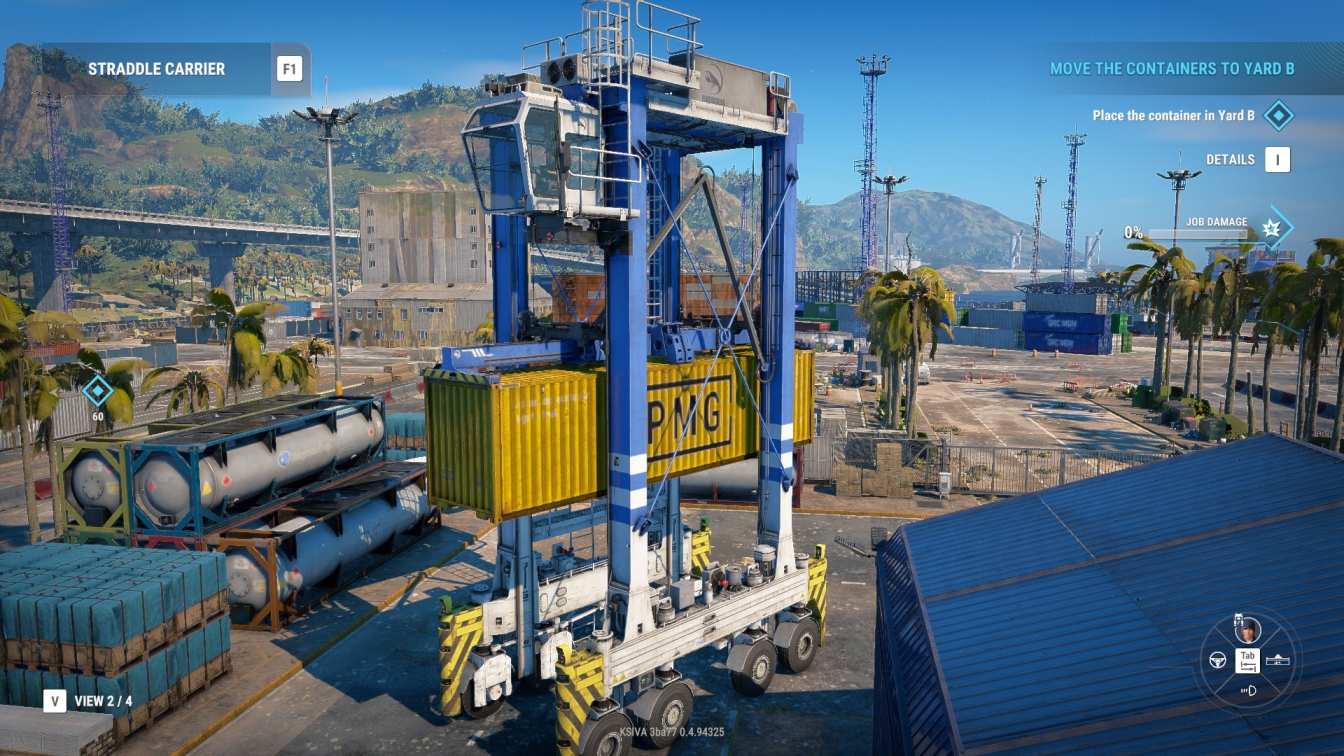Switch camera using the View 2 / 4 label
The height and width of the screenshot is (756, 1344).
click(103, 701)
